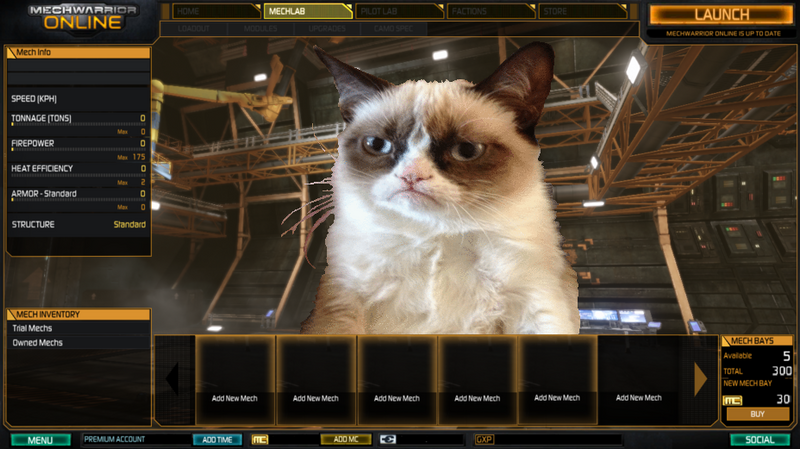Open the Loadout sub-tab

click(193, 29)
